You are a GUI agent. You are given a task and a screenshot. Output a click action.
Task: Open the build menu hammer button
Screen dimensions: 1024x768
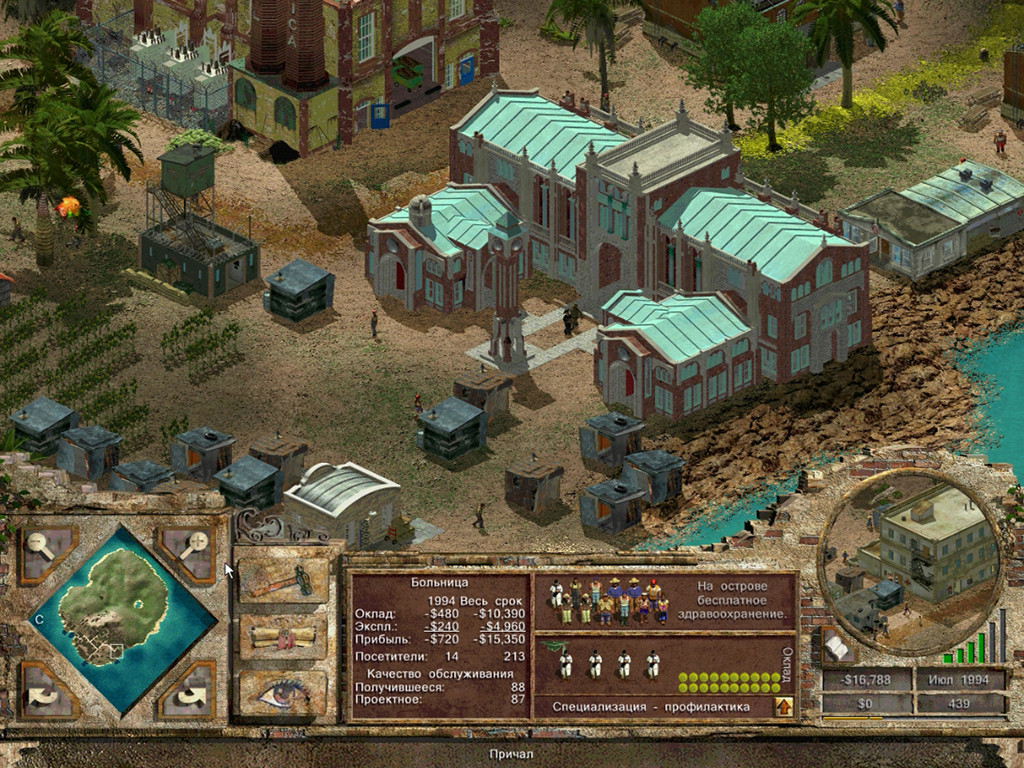click(x=283, y=580)
